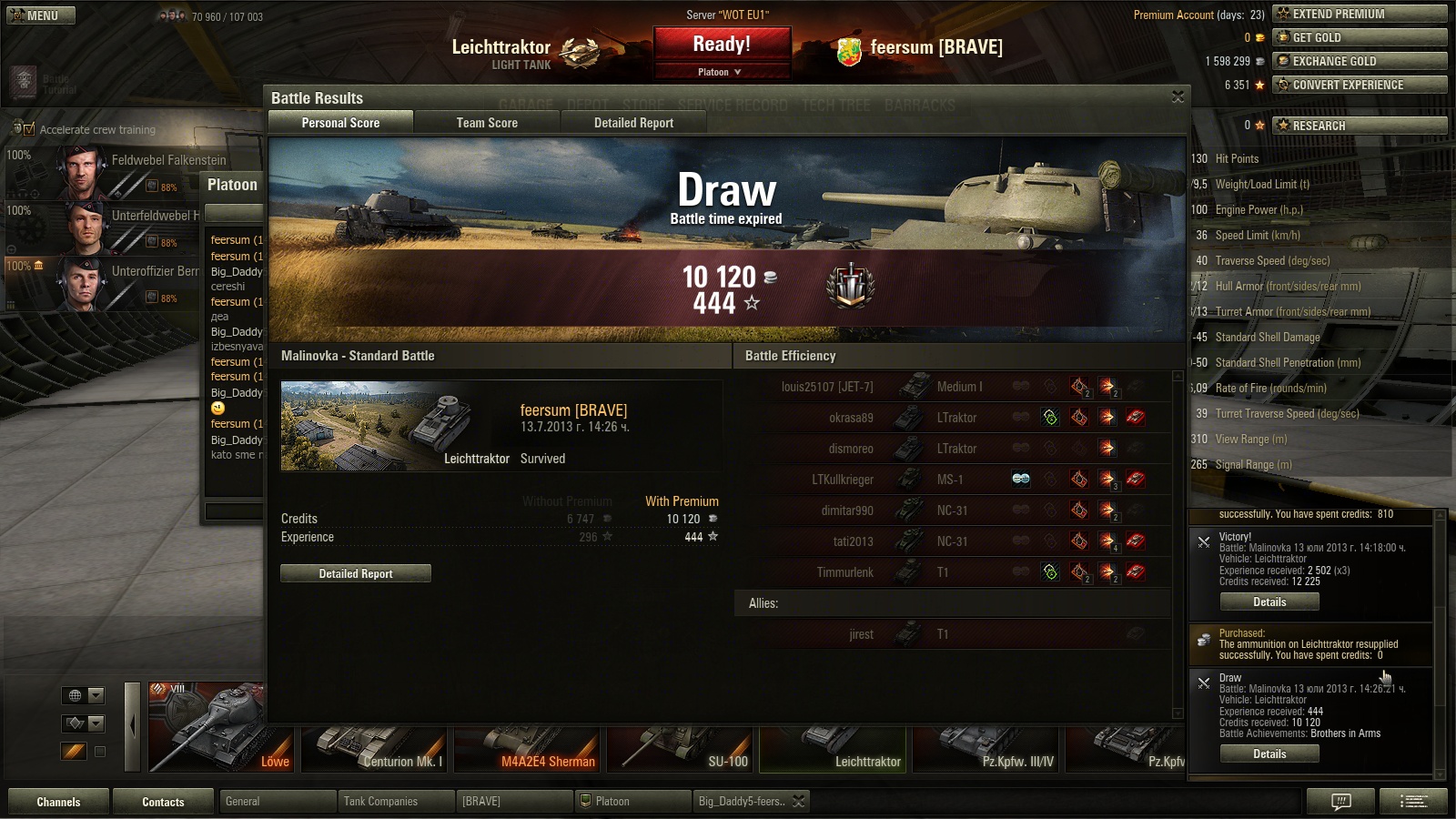
Task: View Details of the Victory battle notification
Action: (1269, 602)
